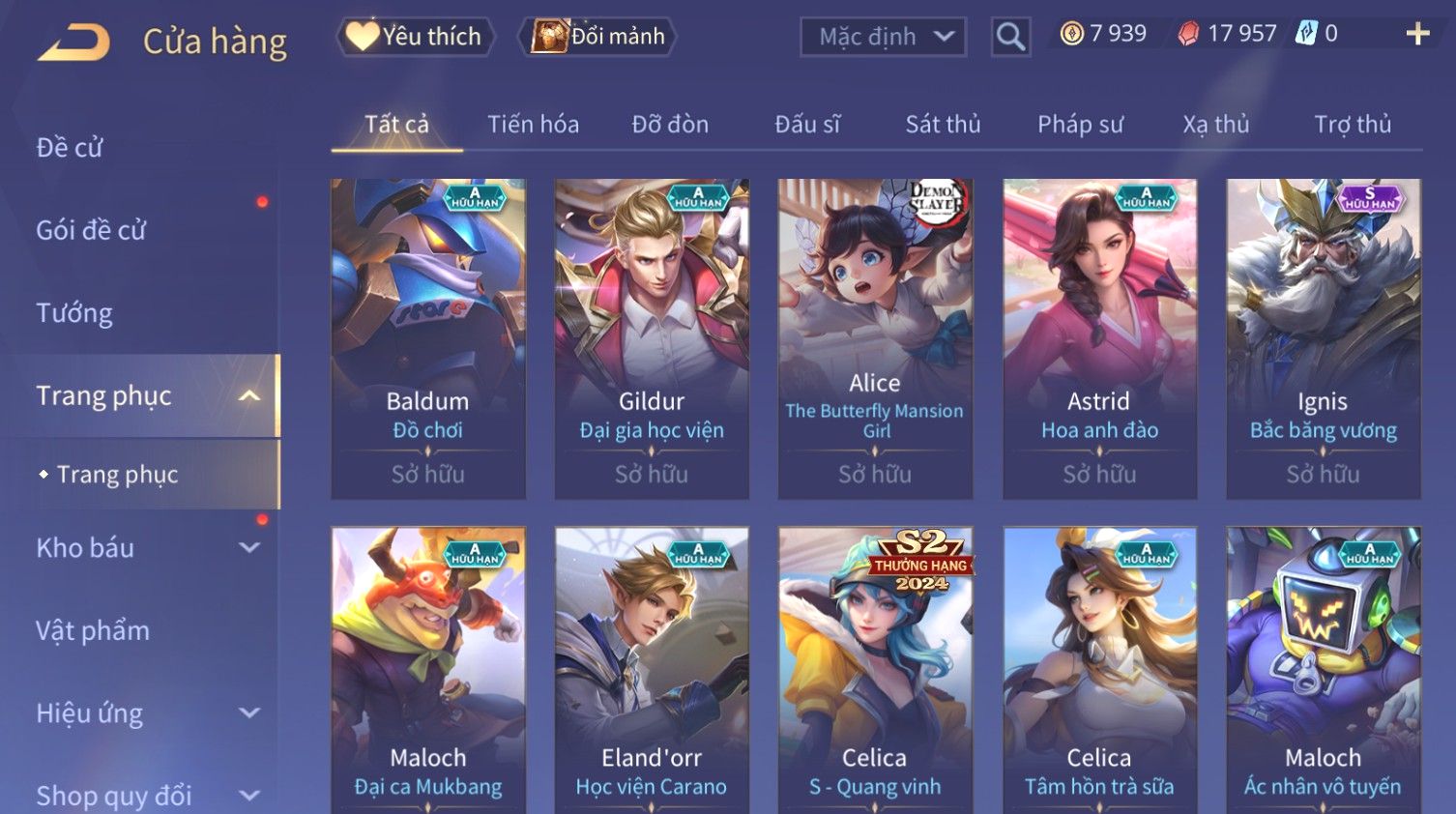Click the magnifying glass search button
The width and height of the screenshot is (1456, 814).
[1010, 37]
